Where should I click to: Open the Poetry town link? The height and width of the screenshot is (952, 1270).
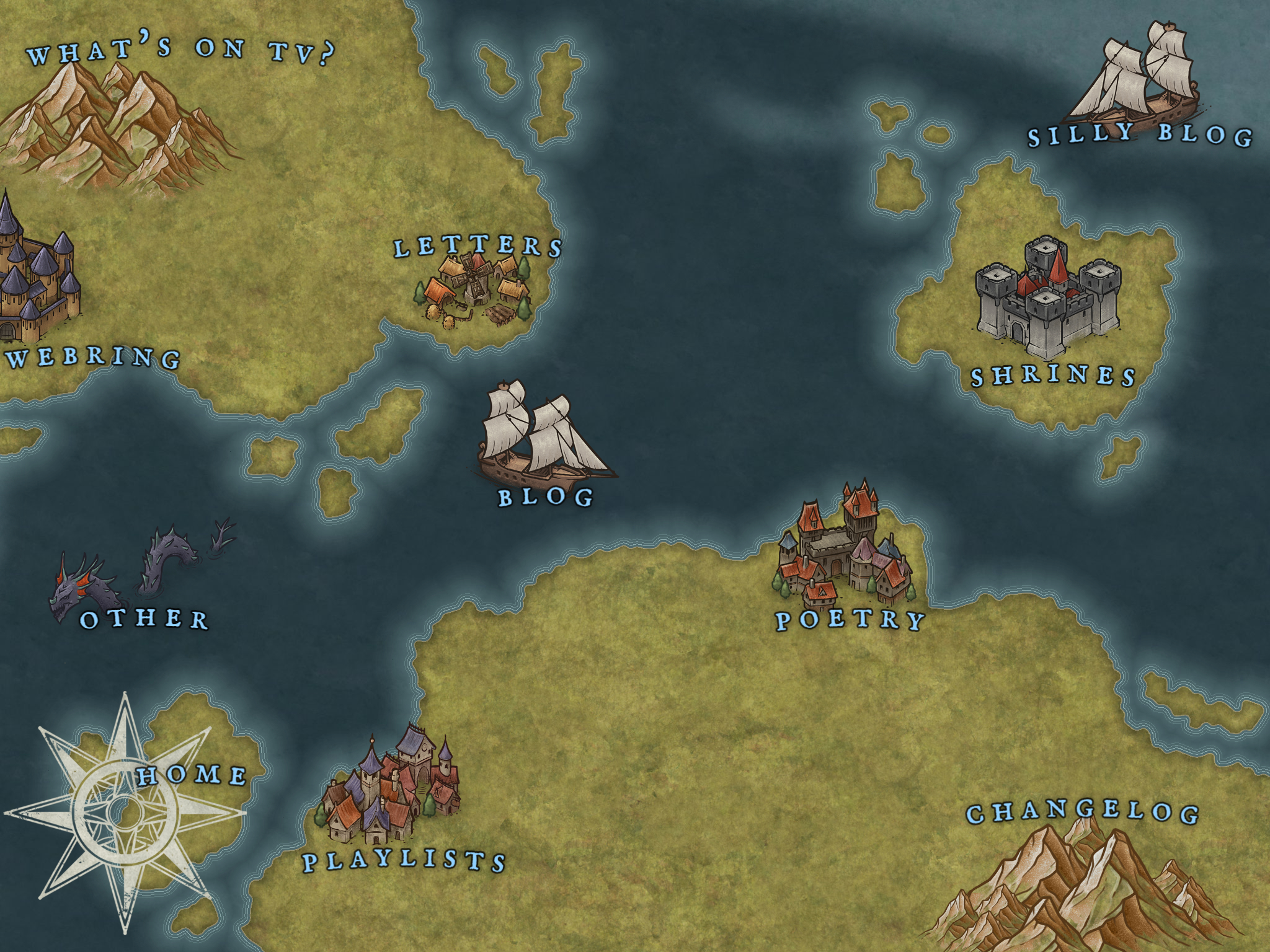pyautogui.click(x=850, y=620)
